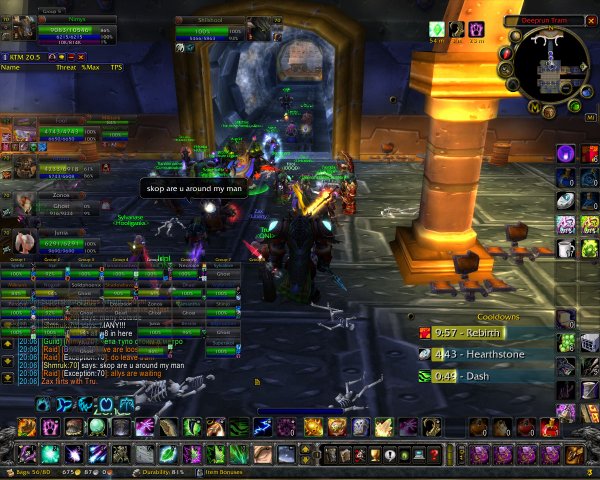Select the target frame at top center
Viewport: 600px width, 480px height.
click(210, 32)
